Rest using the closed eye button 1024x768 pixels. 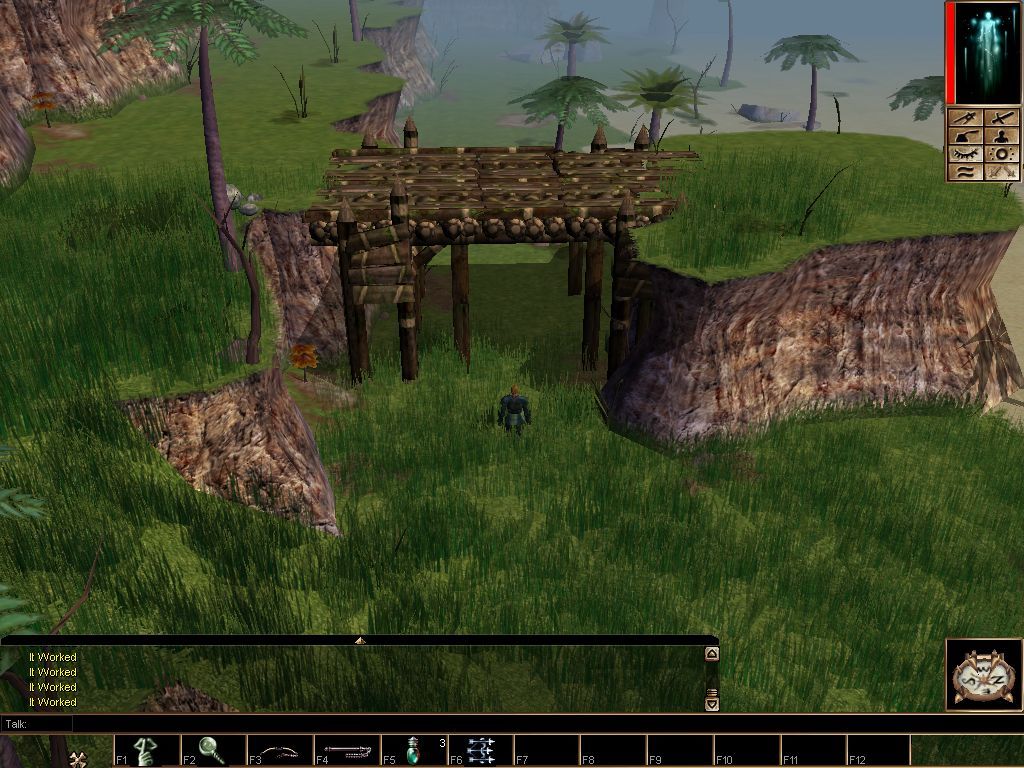(x=966, y=154)
